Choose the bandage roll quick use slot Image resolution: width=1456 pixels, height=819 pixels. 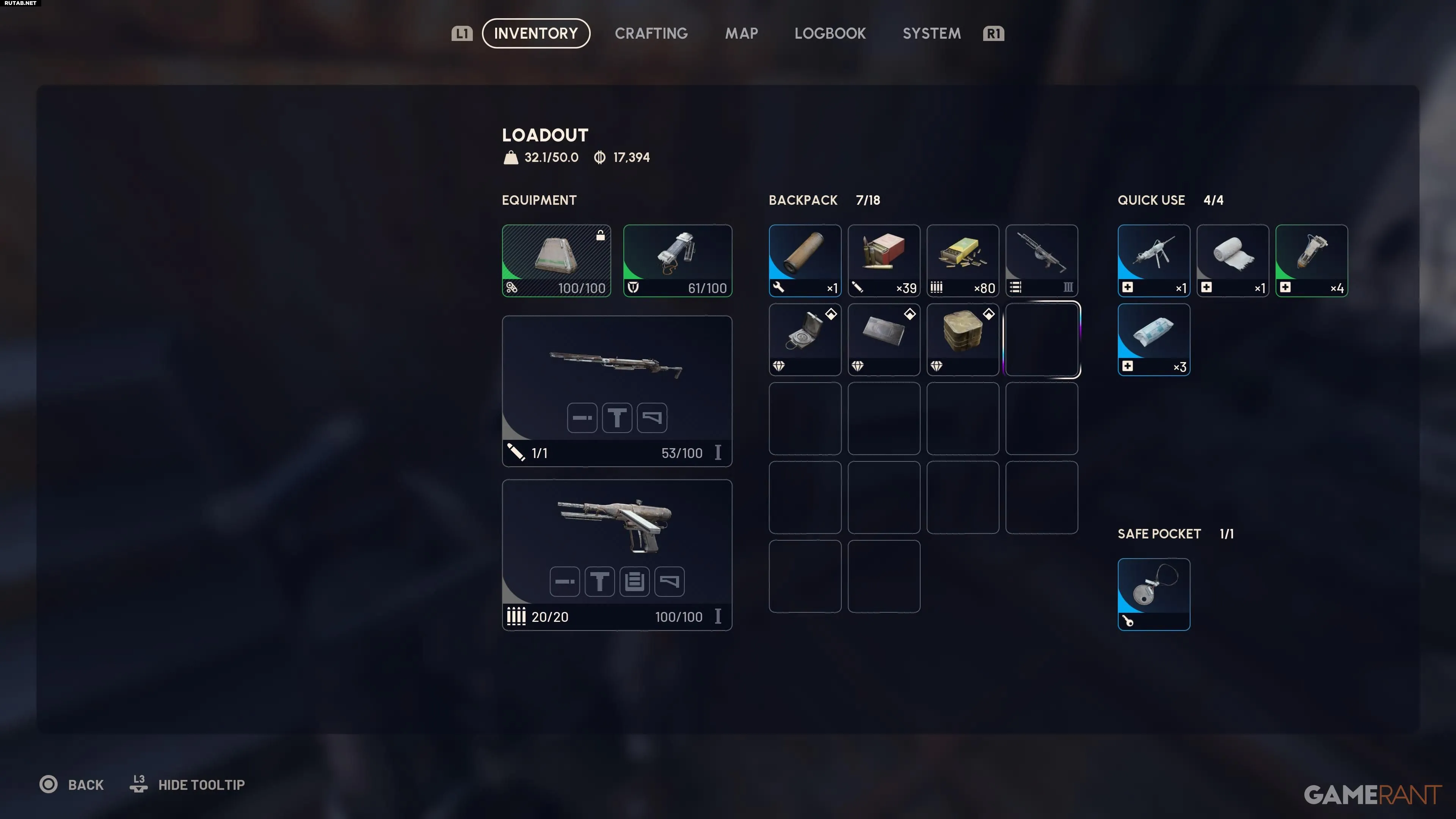click(x=1232, y=260)
